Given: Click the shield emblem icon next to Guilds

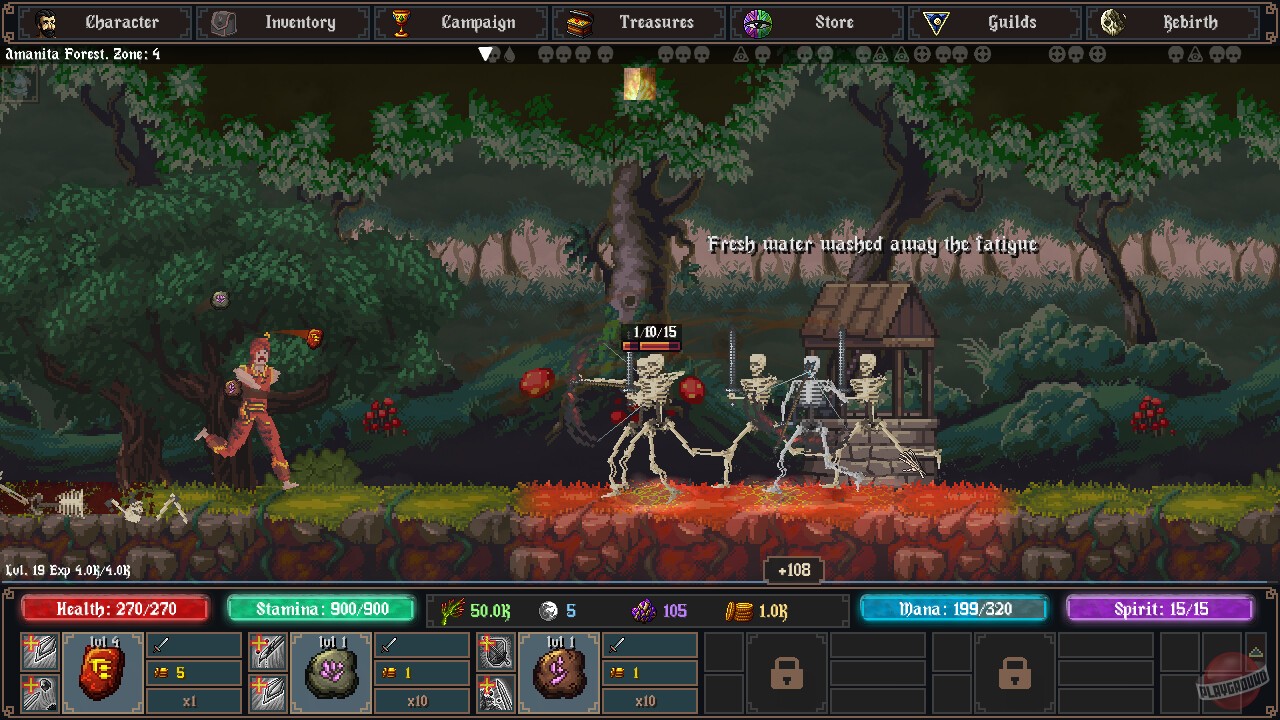Looking at the screenshot, I should [938, 22].
